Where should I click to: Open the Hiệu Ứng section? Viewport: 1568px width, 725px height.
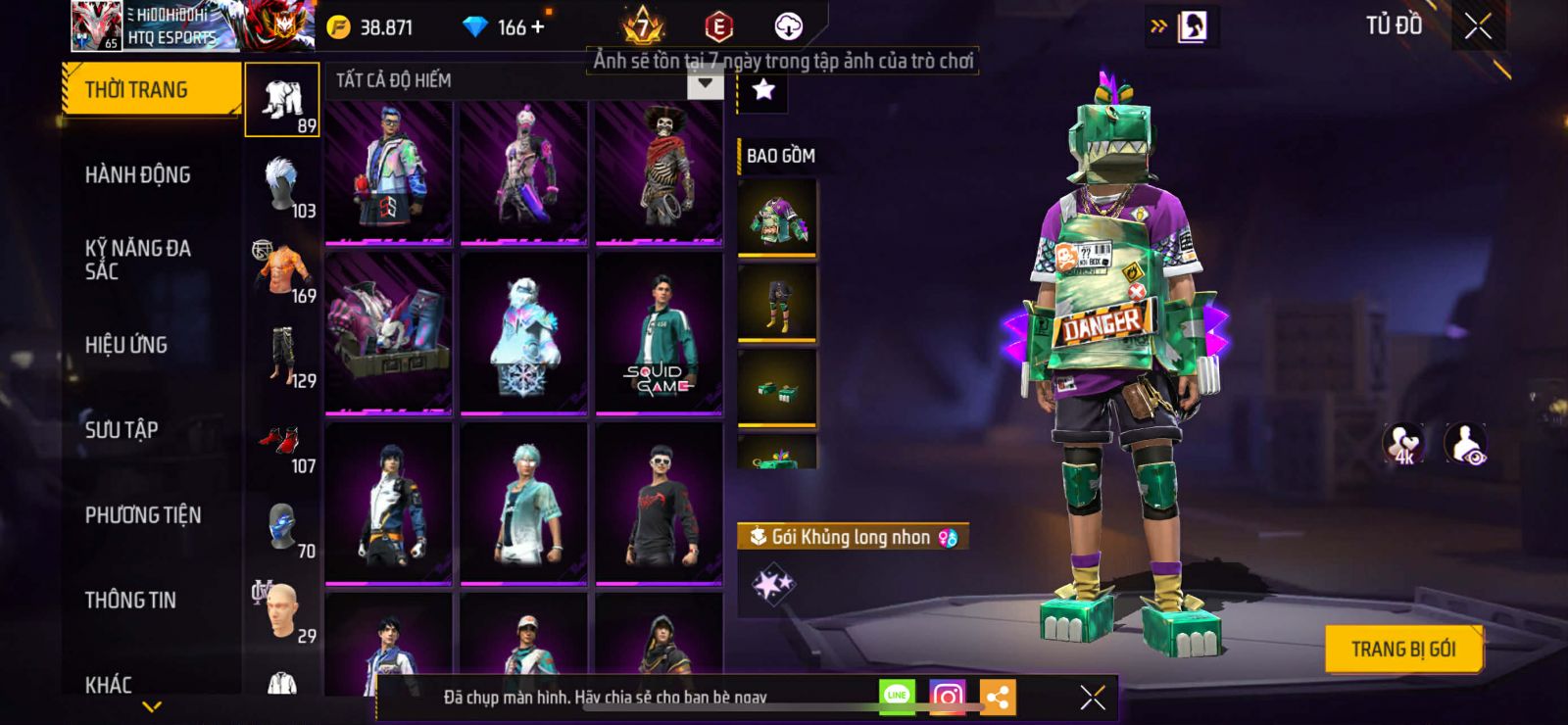coord(125,345)
